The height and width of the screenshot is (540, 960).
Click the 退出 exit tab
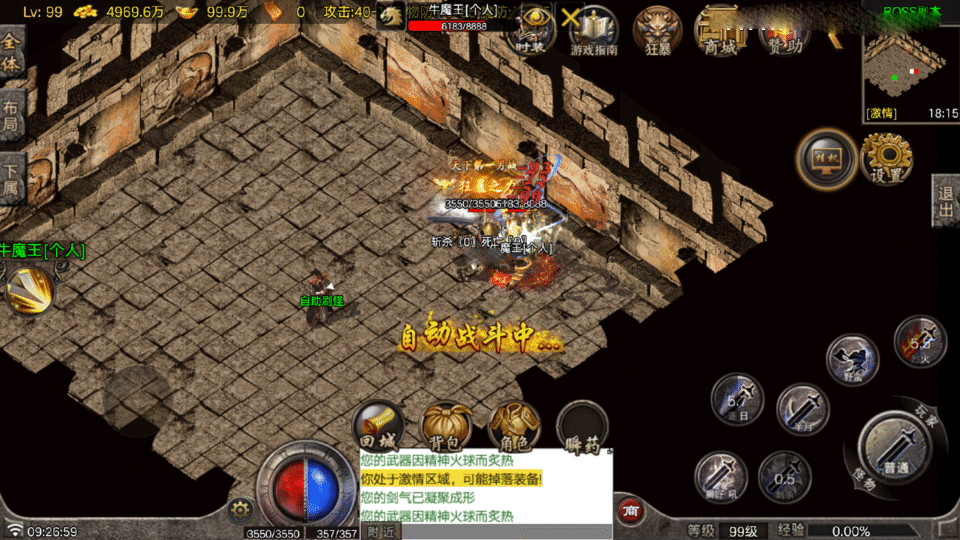[x=946, y=201]
